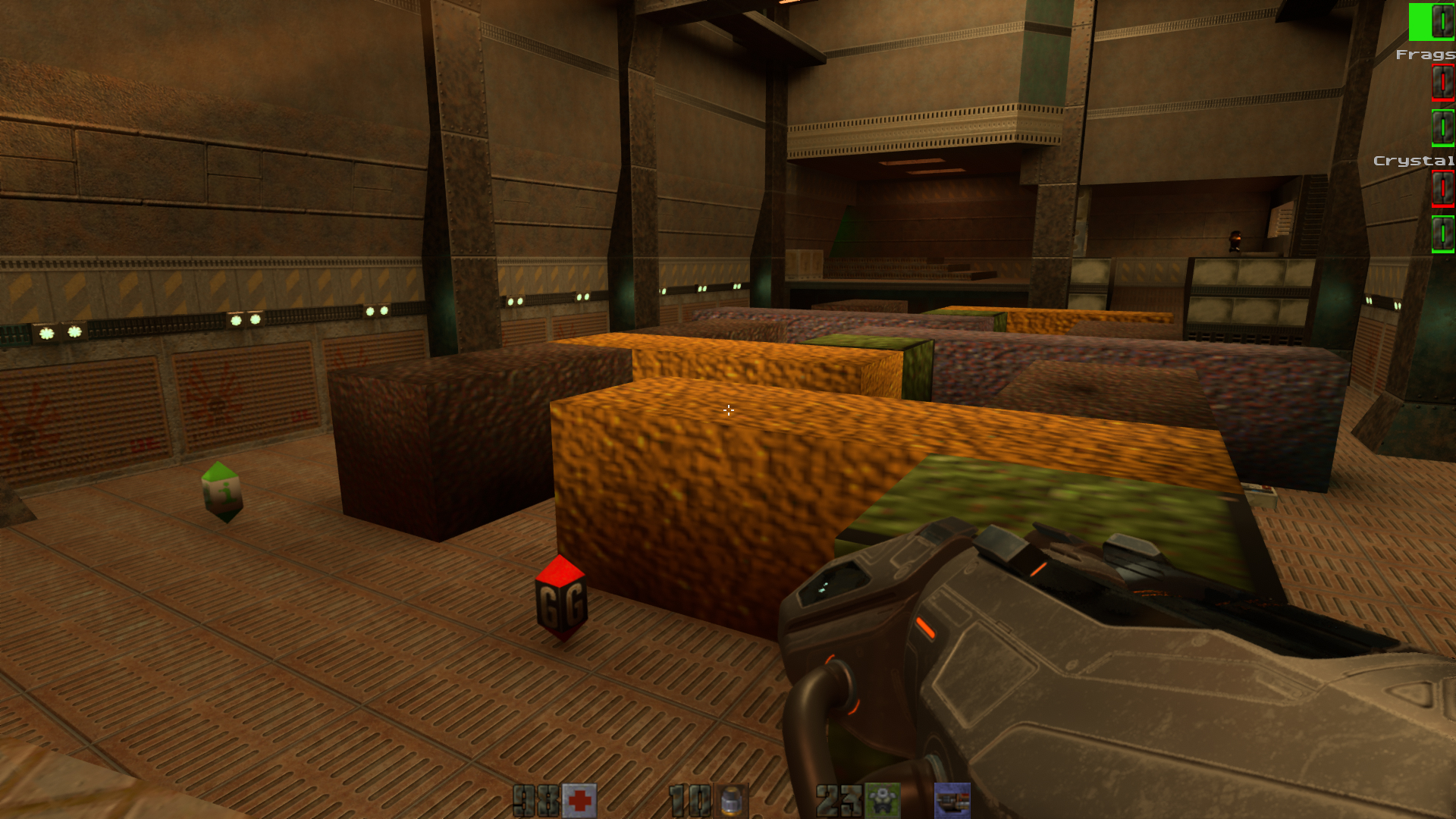This screenshot has height=819, width=1456.
Task: Click the body armor icon
Action: click(882, 801)
